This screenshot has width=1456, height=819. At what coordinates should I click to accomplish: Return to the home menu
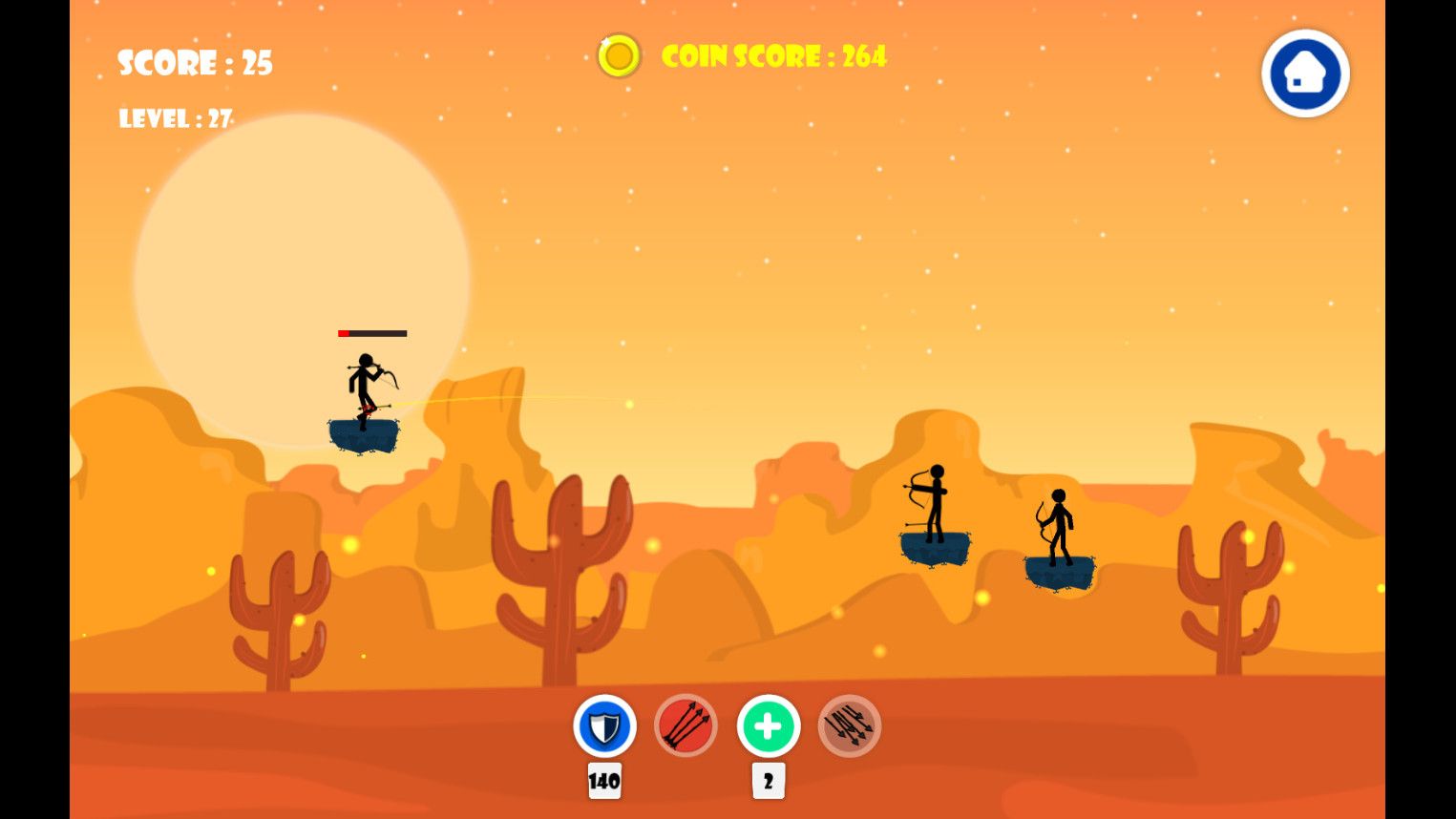1304,73
